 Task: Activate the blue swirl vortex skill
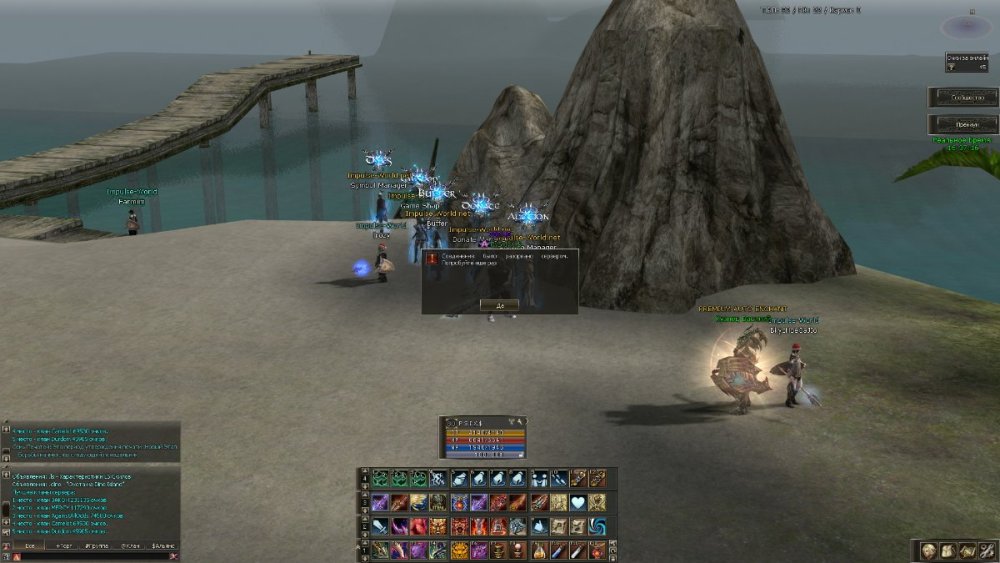pos(597,526)
